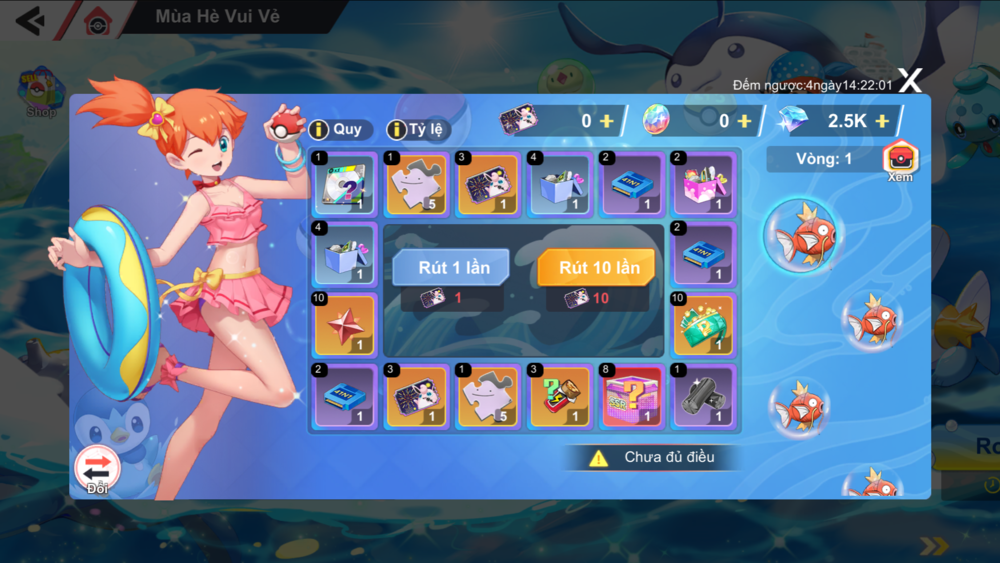Image resolution: width=1000 pixels, height=563 pixels.
Task: Open the Xem reward preview
Action: (900, 160)
